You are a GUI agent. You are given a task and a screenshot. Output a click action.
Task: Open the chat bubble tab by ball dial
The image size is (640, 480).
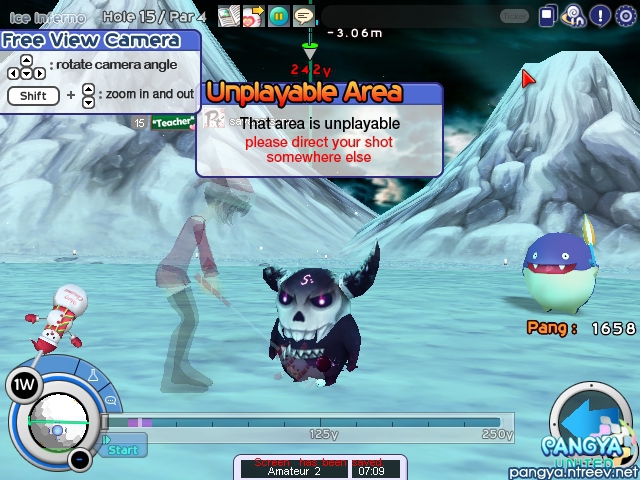coord(109,401)
